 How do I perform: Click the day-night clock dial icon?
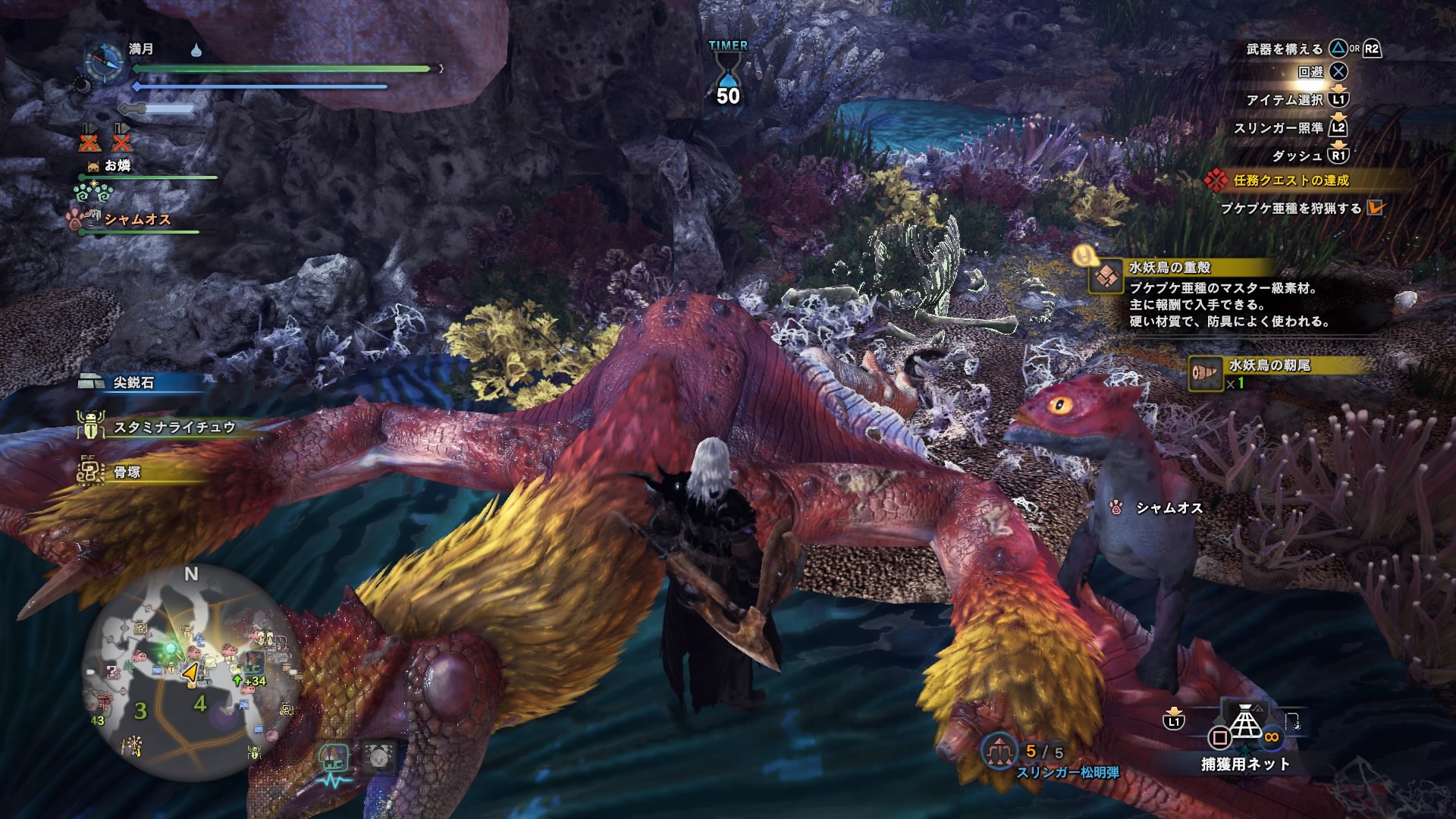click(104, 62)
